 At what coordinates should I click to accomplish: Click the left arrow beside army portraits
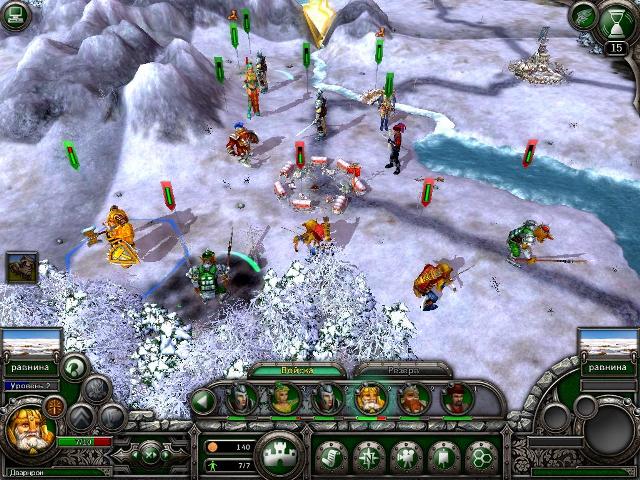pyautogui.click(x=203, y=401)
